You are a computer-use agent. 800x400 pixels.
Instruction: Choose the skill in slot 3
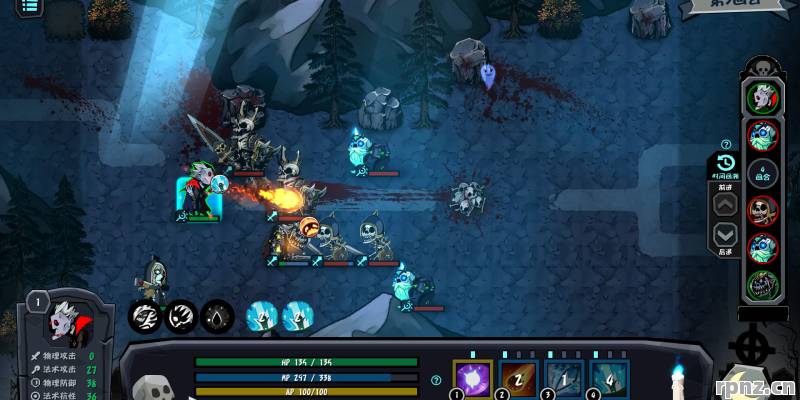point(563,380)
